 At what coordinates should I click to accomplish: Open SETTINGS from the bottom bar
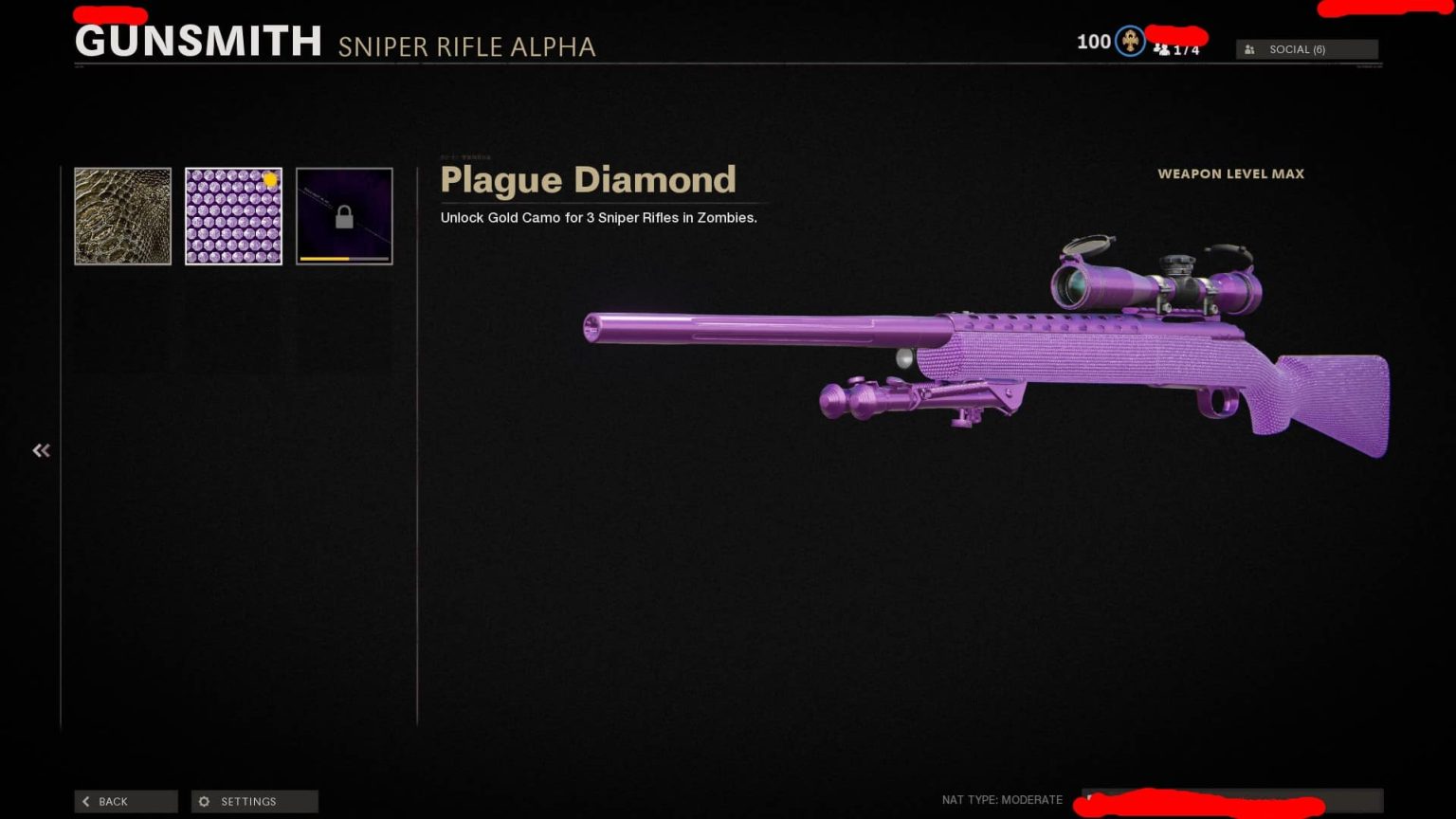click(254, 801)
